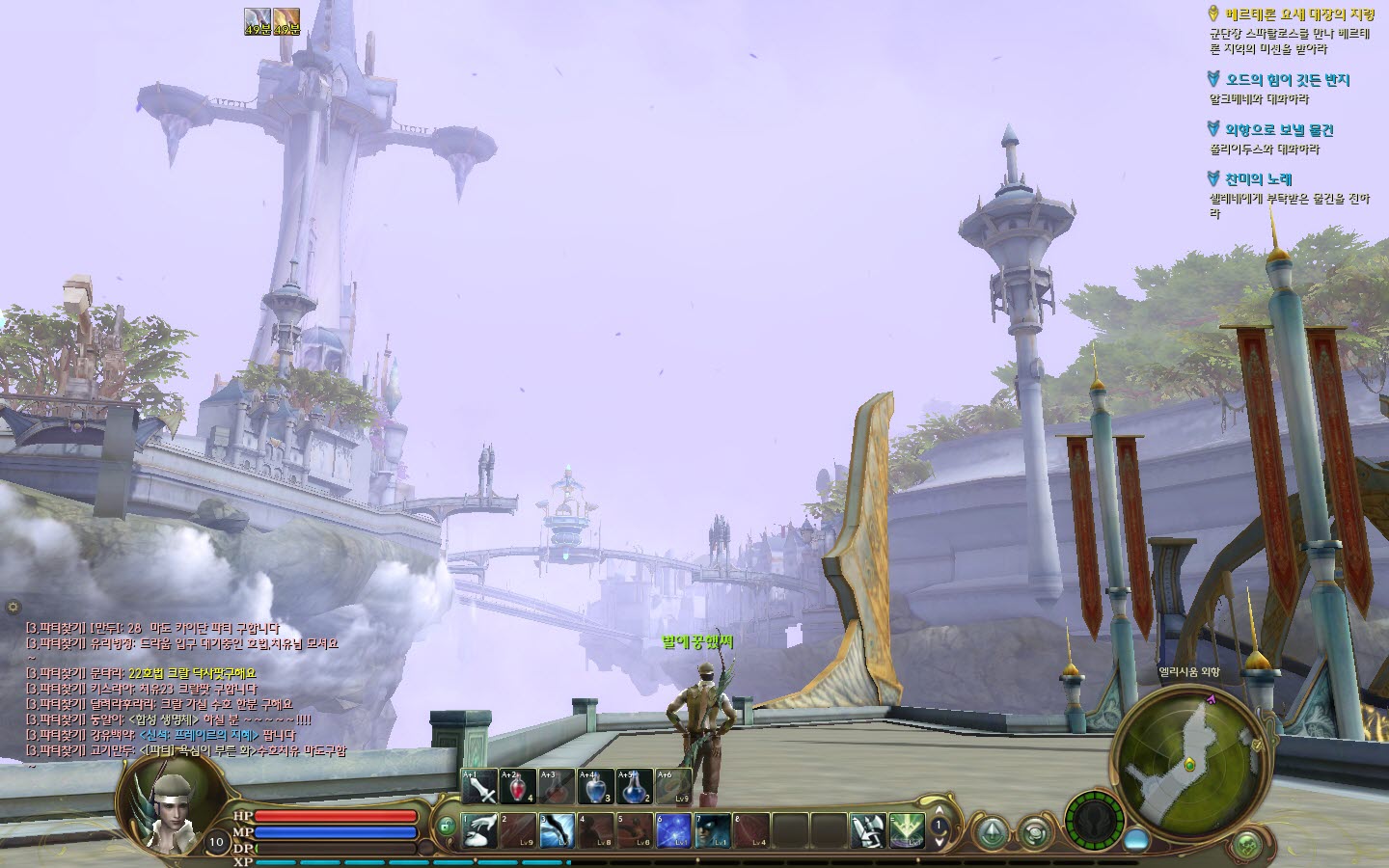Activate the masked face skill in slot 7
Screen dimensions: 1389x868
point(713,830)
